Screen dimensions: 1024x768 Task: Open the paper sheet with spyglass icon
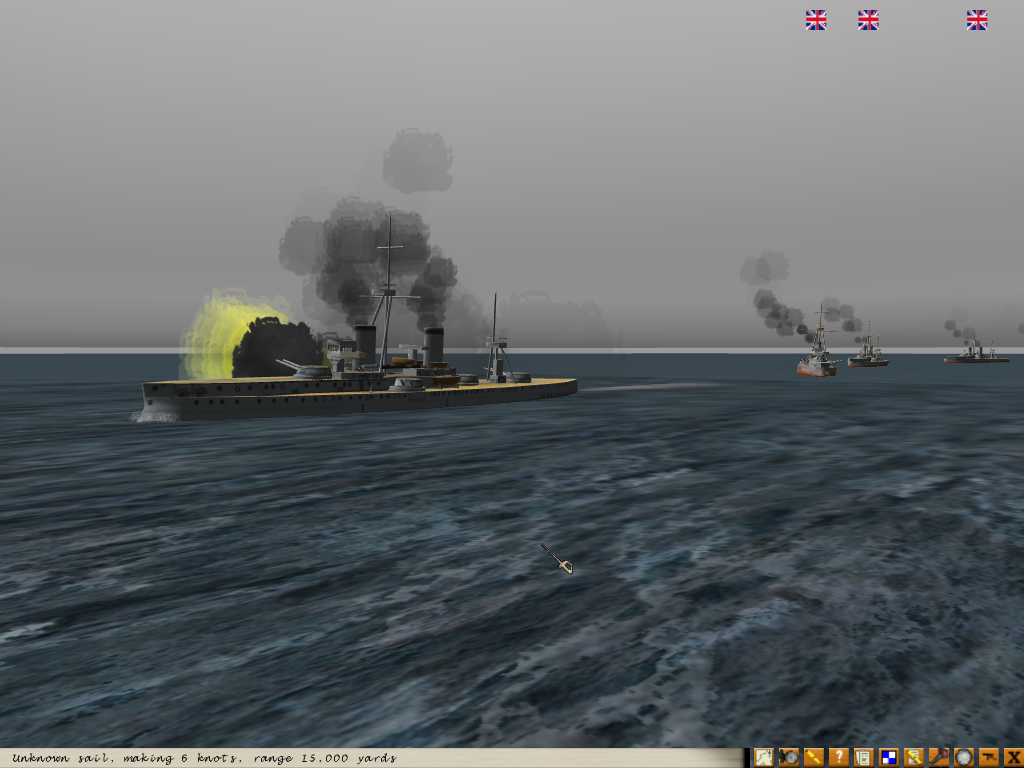(x=914, y=758)
